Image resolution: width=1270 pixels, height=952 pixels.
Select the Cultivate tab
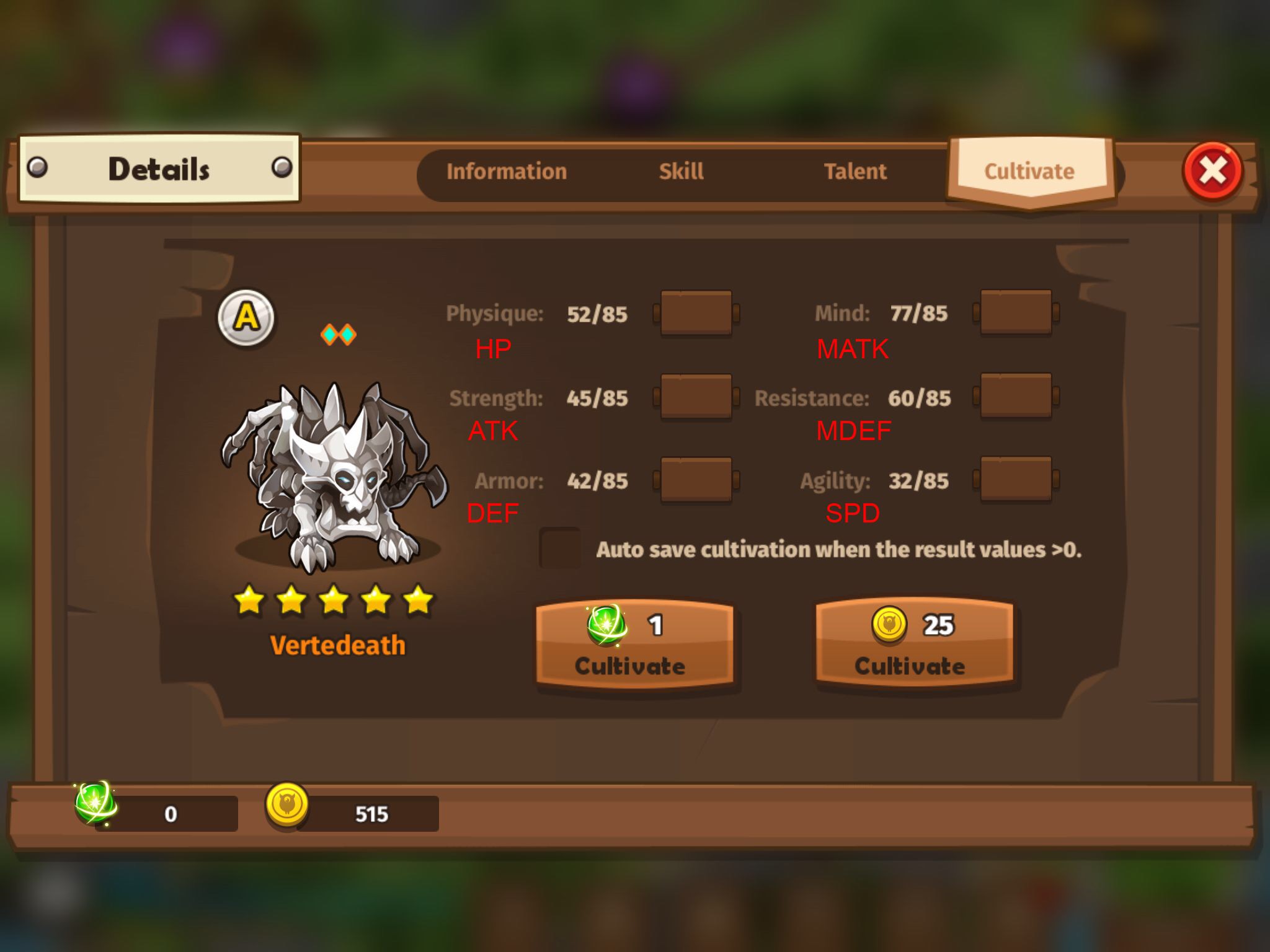click(1029, 172)
